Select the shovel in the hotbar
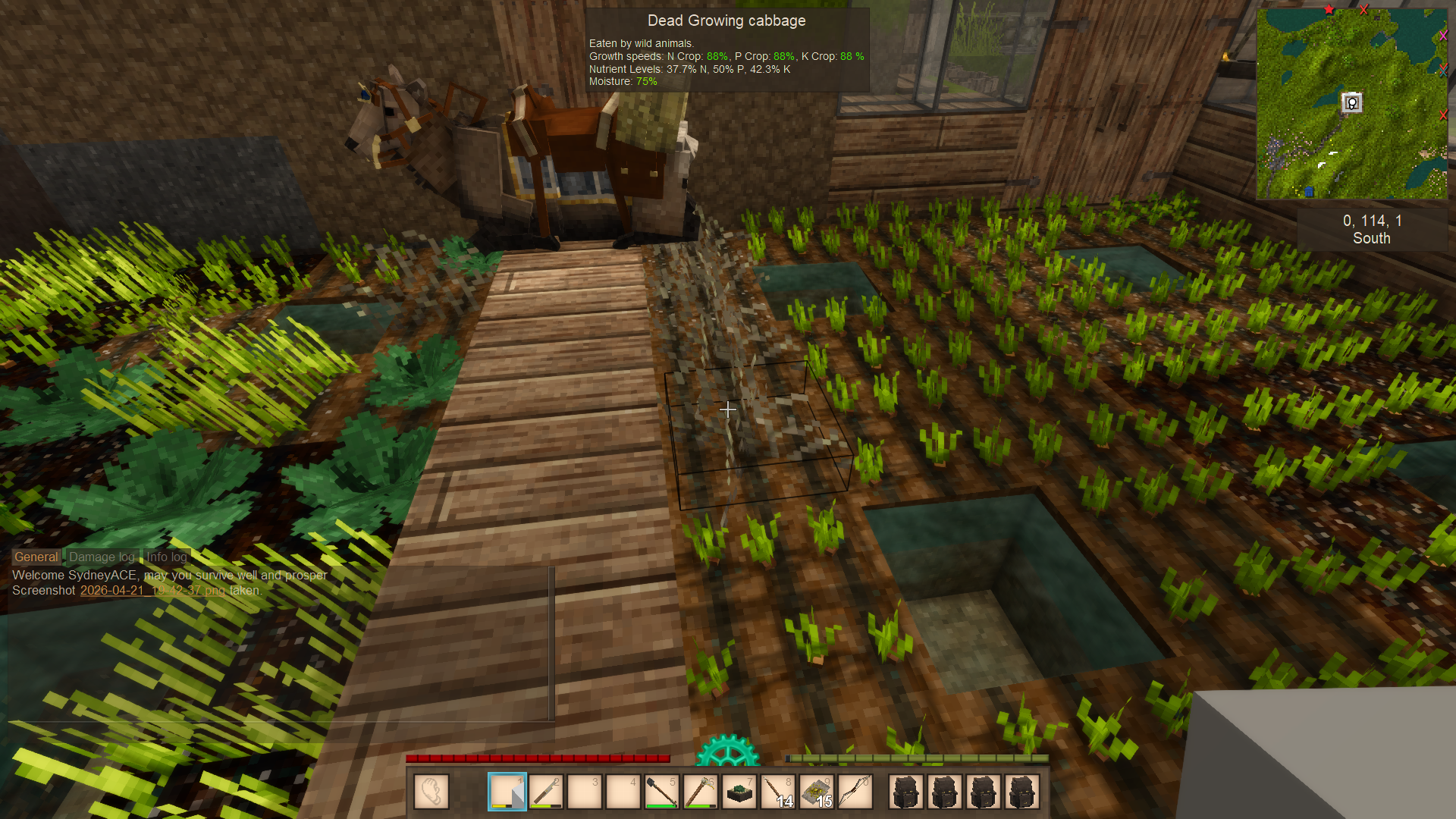This screenshot has height=819, width=1456. (x=662, y=792)
